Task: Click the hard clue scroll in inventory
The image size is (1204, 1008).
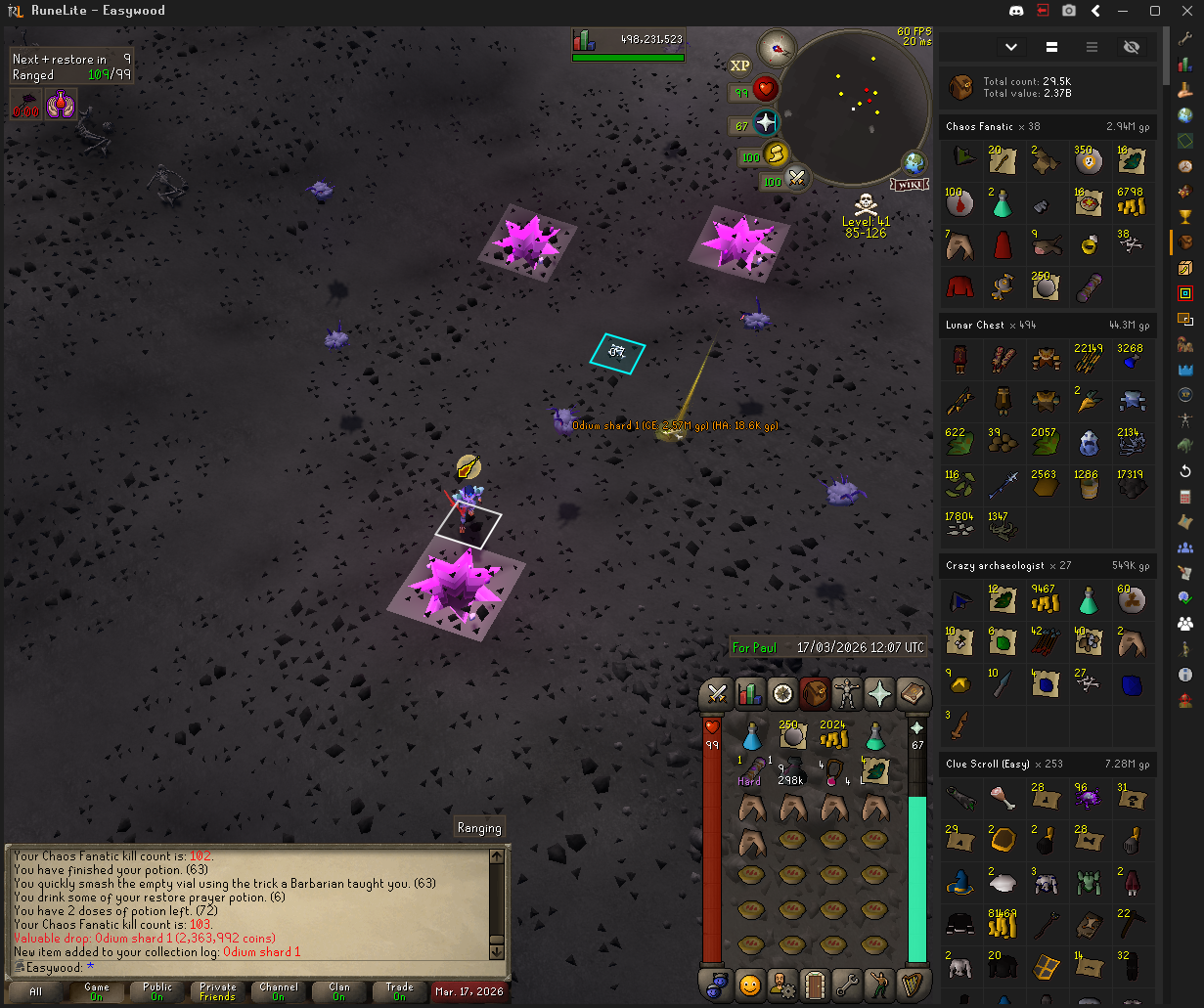Action: pyautogui.click(x=750, y=770)
